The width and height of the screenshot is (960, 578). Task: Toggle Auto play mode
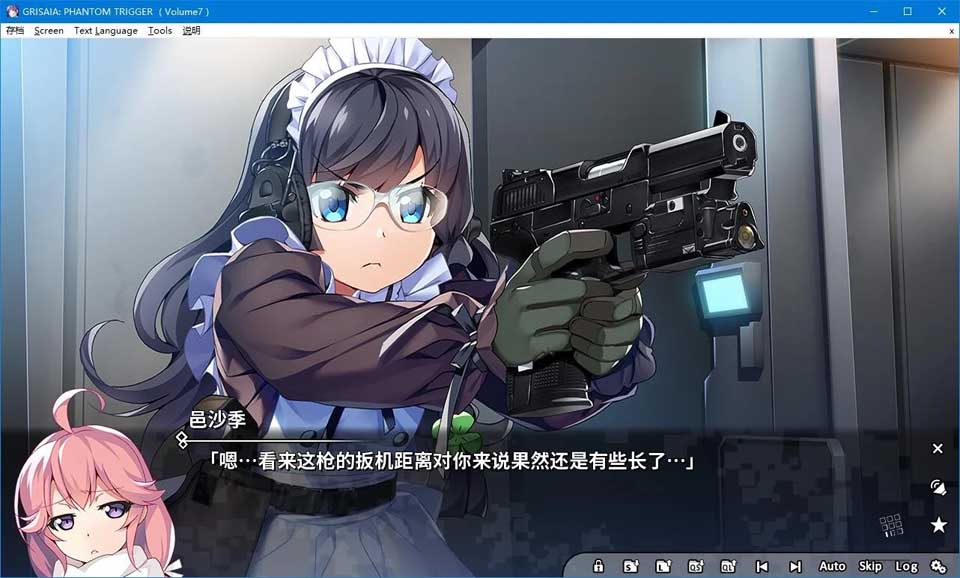click(832, 566)
